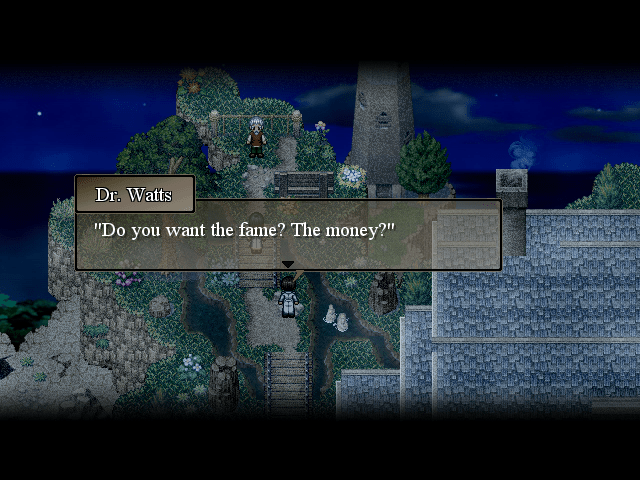Advance Dr. Watts' dialogue box text
This screenshot has width=640, height=480.
point(288,234)
